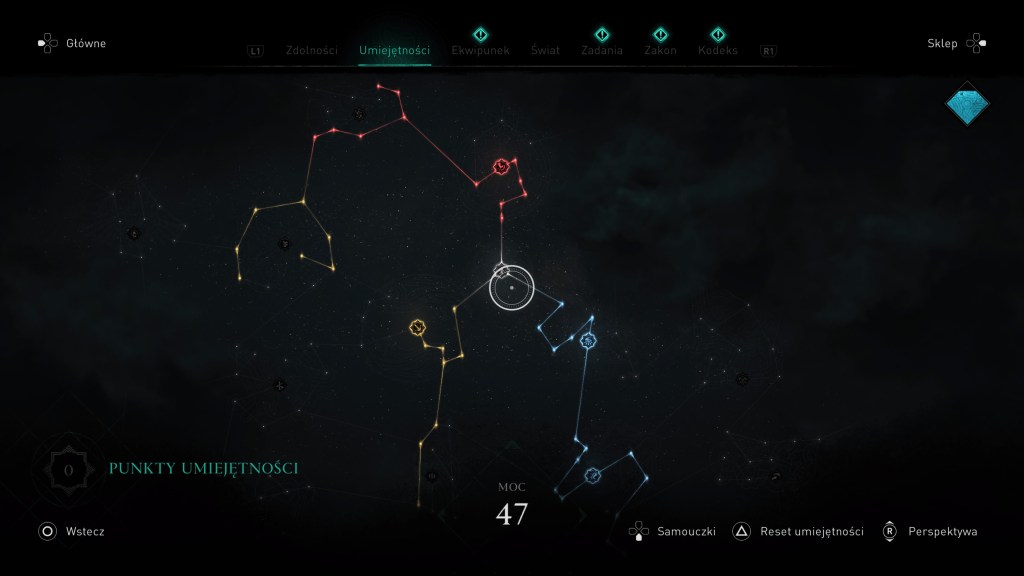Select the red skill node with circular icon
The height and width of the screenshot is (576, 1024).
(x=500, y=166)
